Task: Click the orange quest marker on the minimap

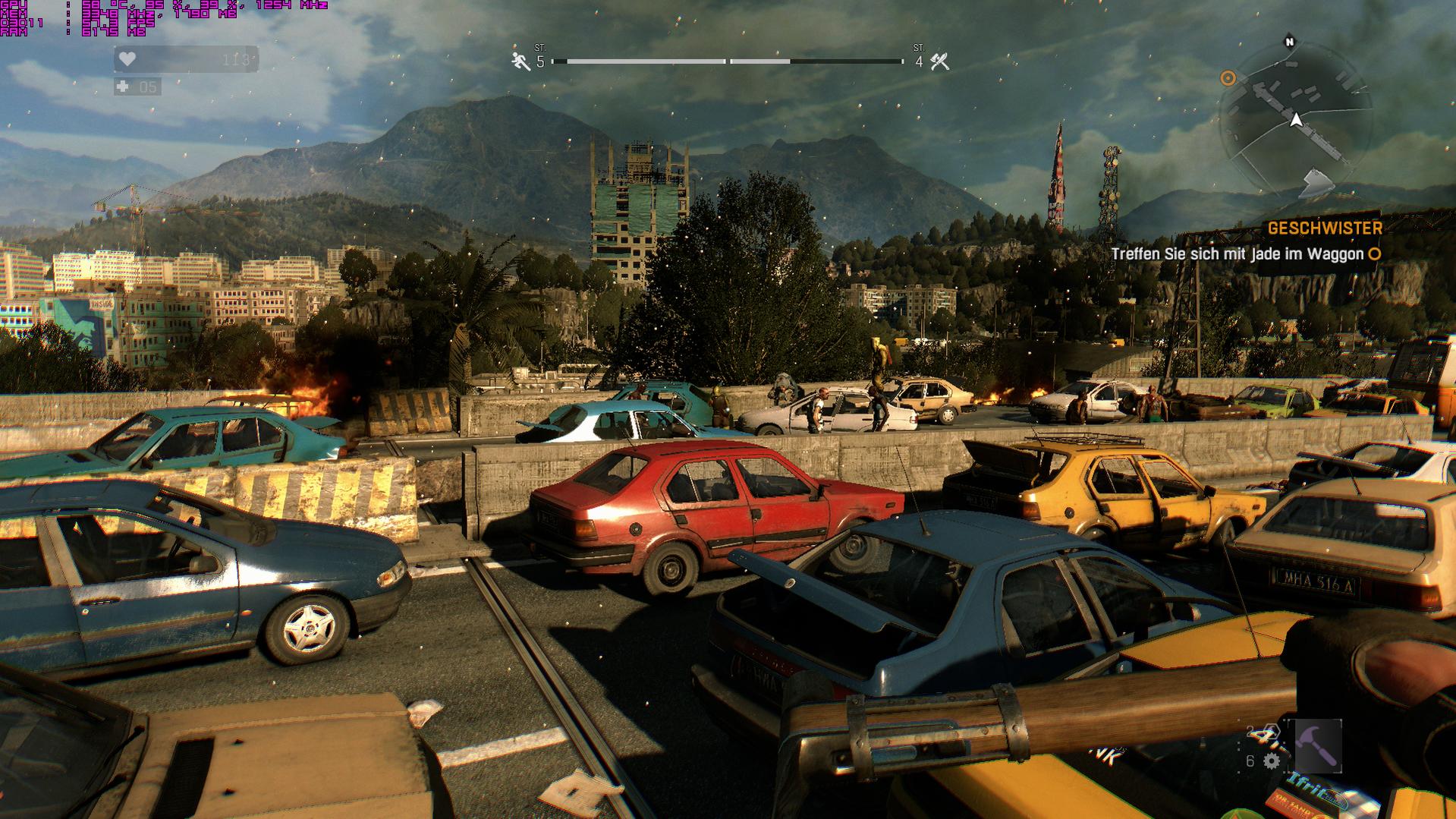Action: [1228, 78]
